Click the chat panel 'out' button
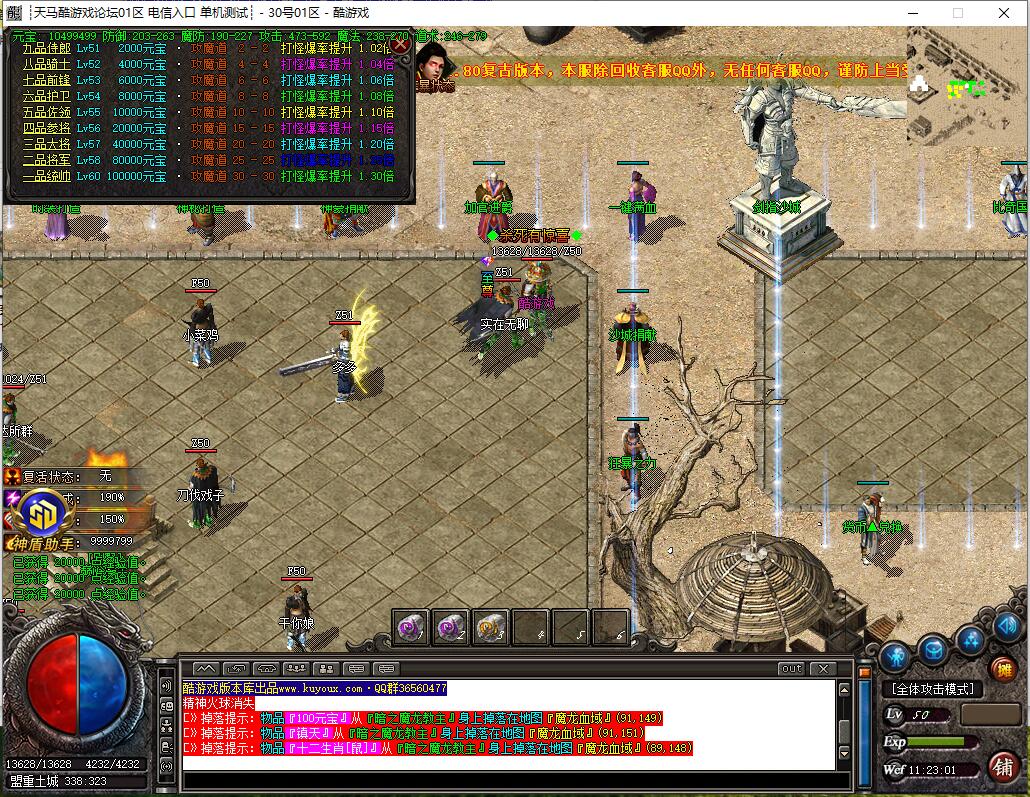This screenshot has width=1030, height=797. (791, 668)
